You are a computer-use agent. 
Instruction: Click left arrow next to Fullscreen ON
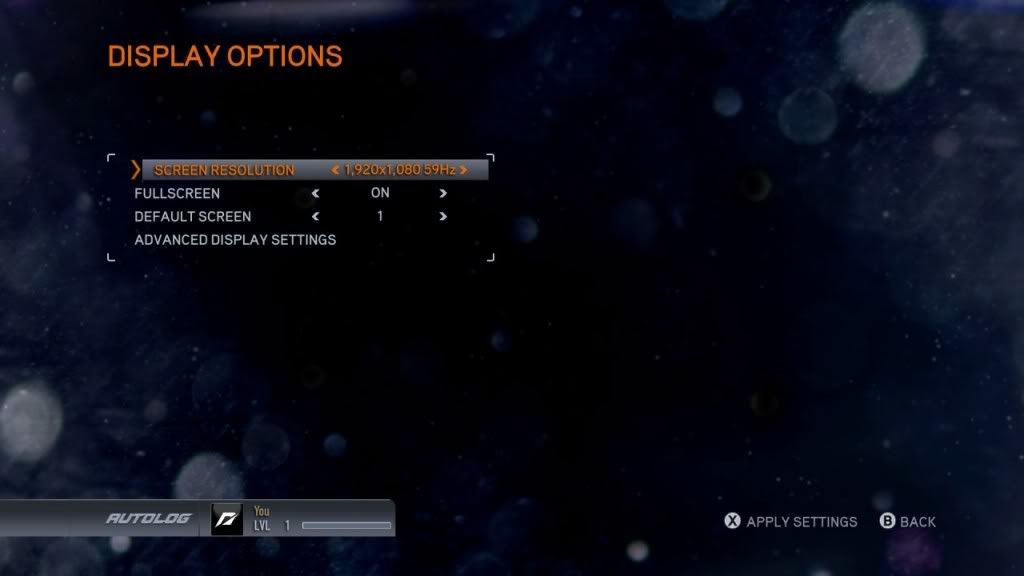pos(316,193)
